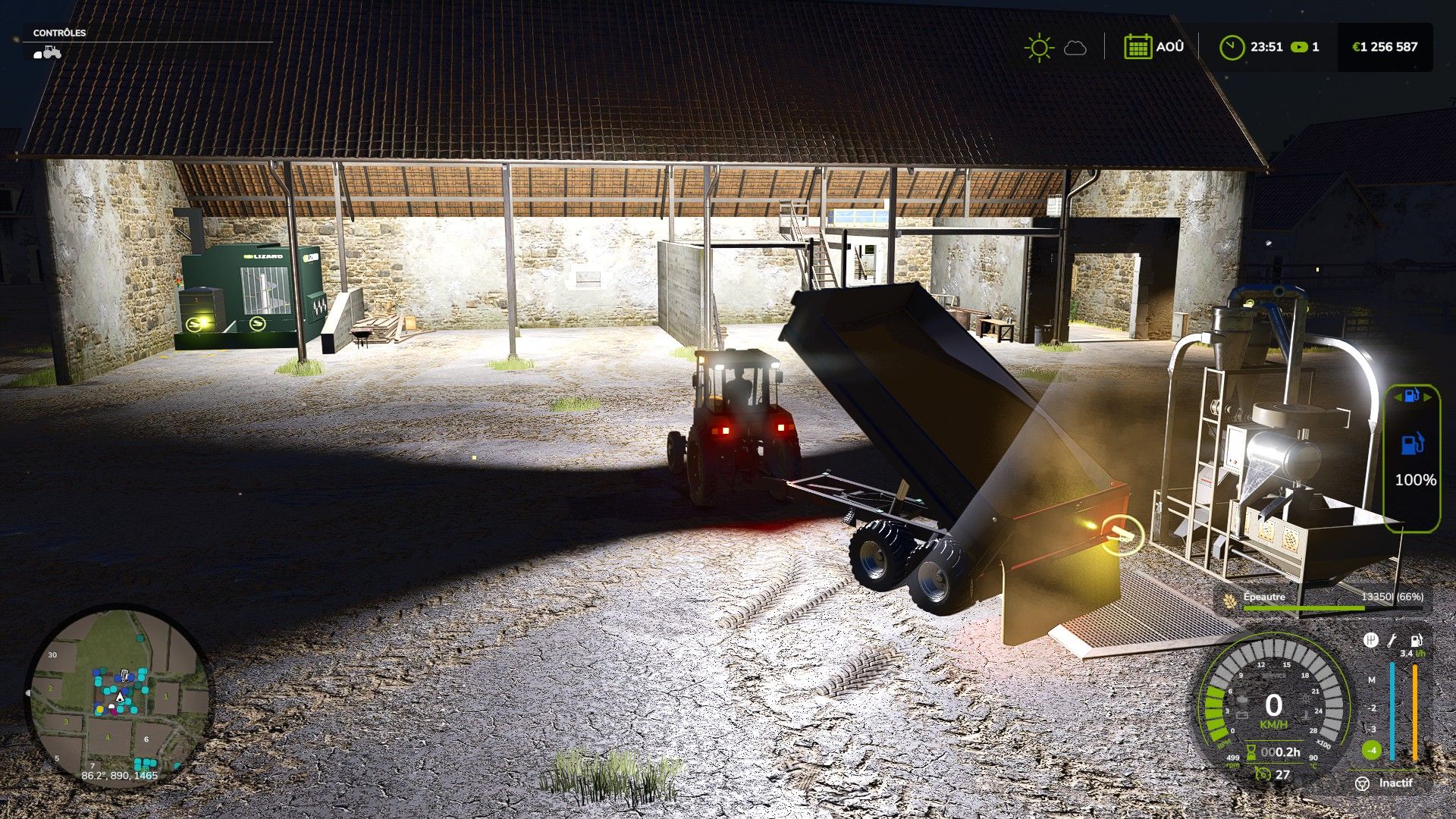
Task: Select the left green arrow above fuel pump
Action: [x=1398, y=397]
